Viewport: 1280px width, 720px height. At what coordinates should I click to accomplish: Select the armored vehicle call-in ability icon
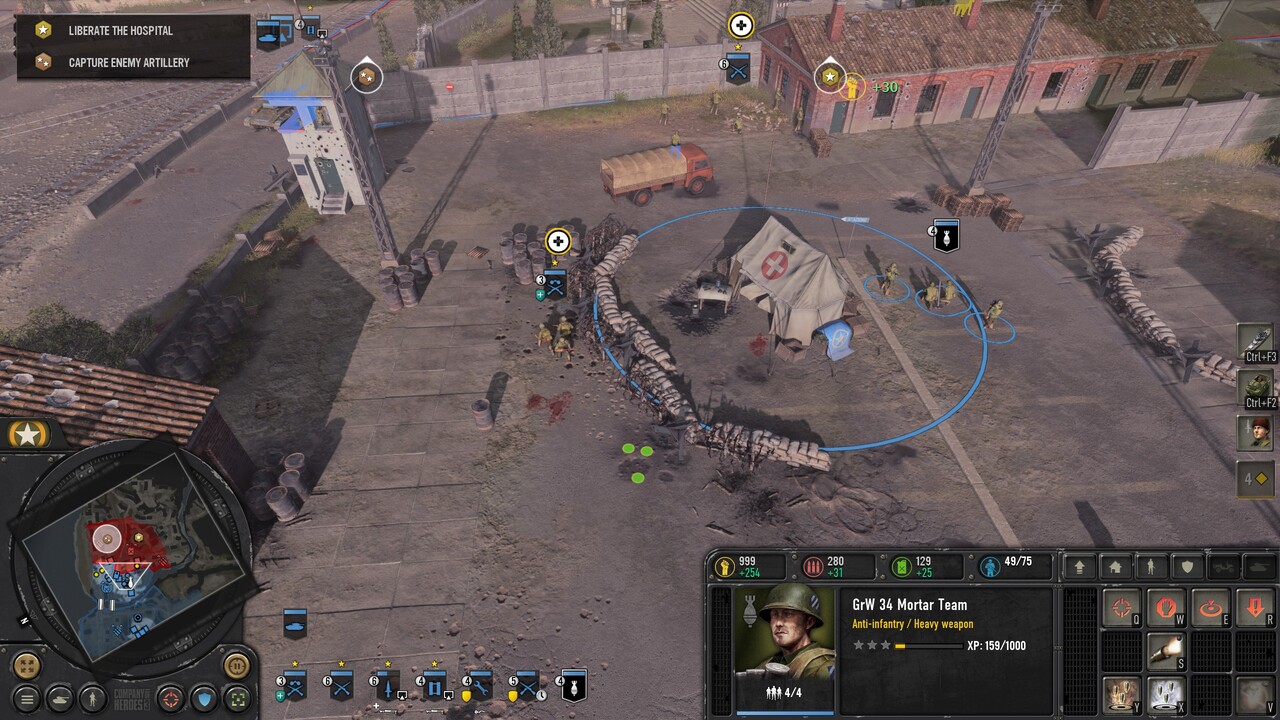(1256, 386)
